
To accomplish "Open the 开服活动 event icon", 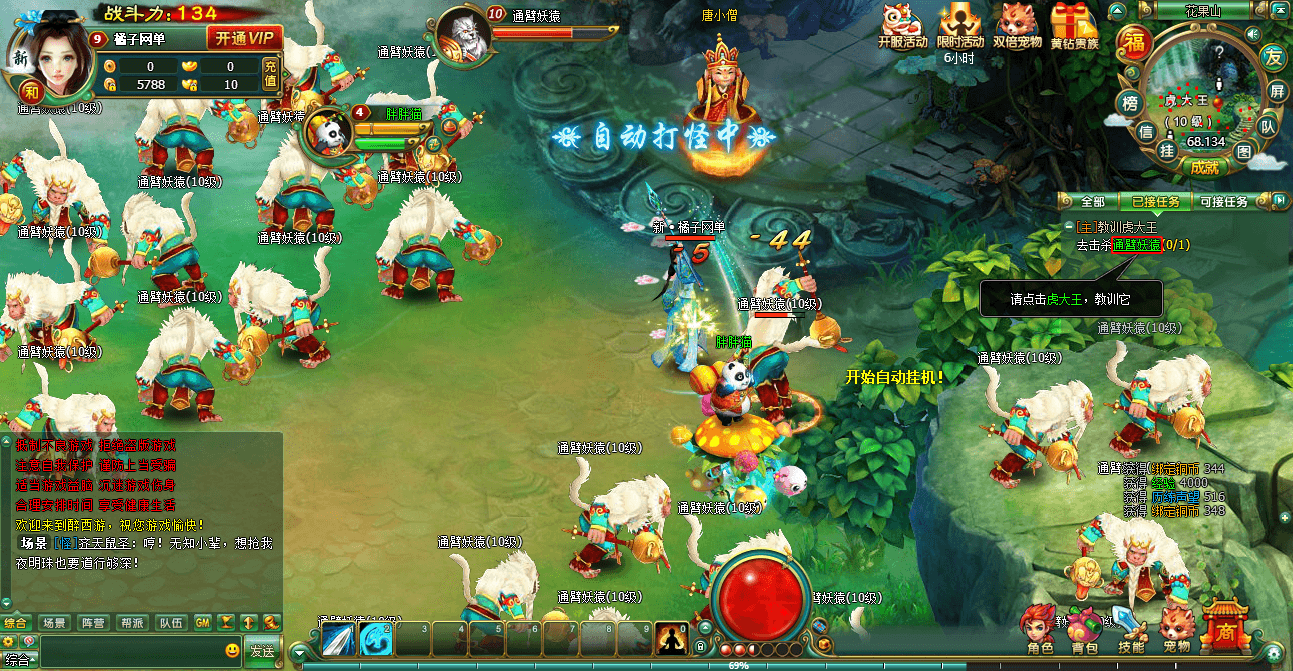I will point(902,25).
